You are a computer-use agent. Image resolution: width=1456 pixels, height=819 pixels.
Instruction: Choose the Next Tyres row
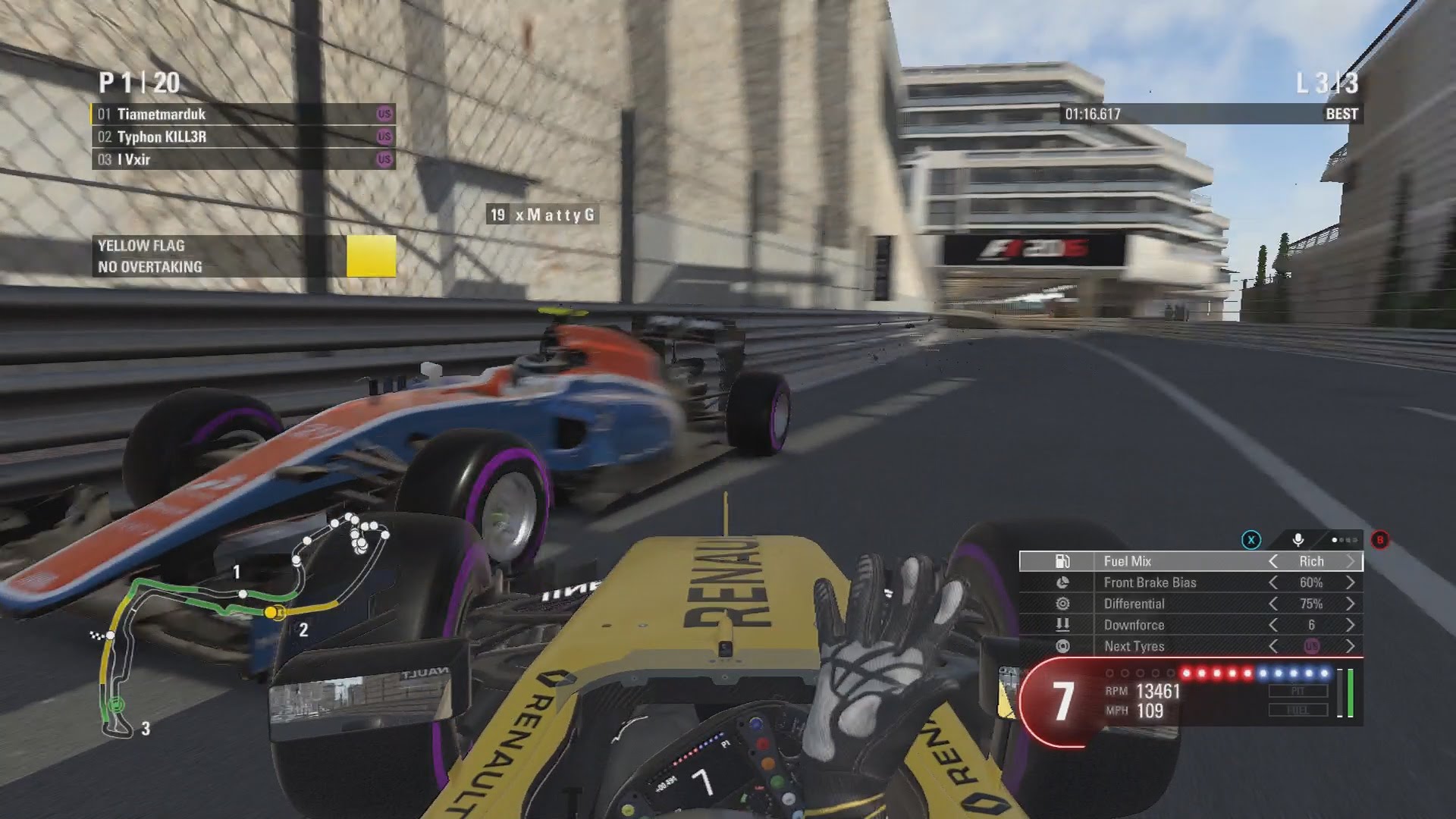[1191, 646]
